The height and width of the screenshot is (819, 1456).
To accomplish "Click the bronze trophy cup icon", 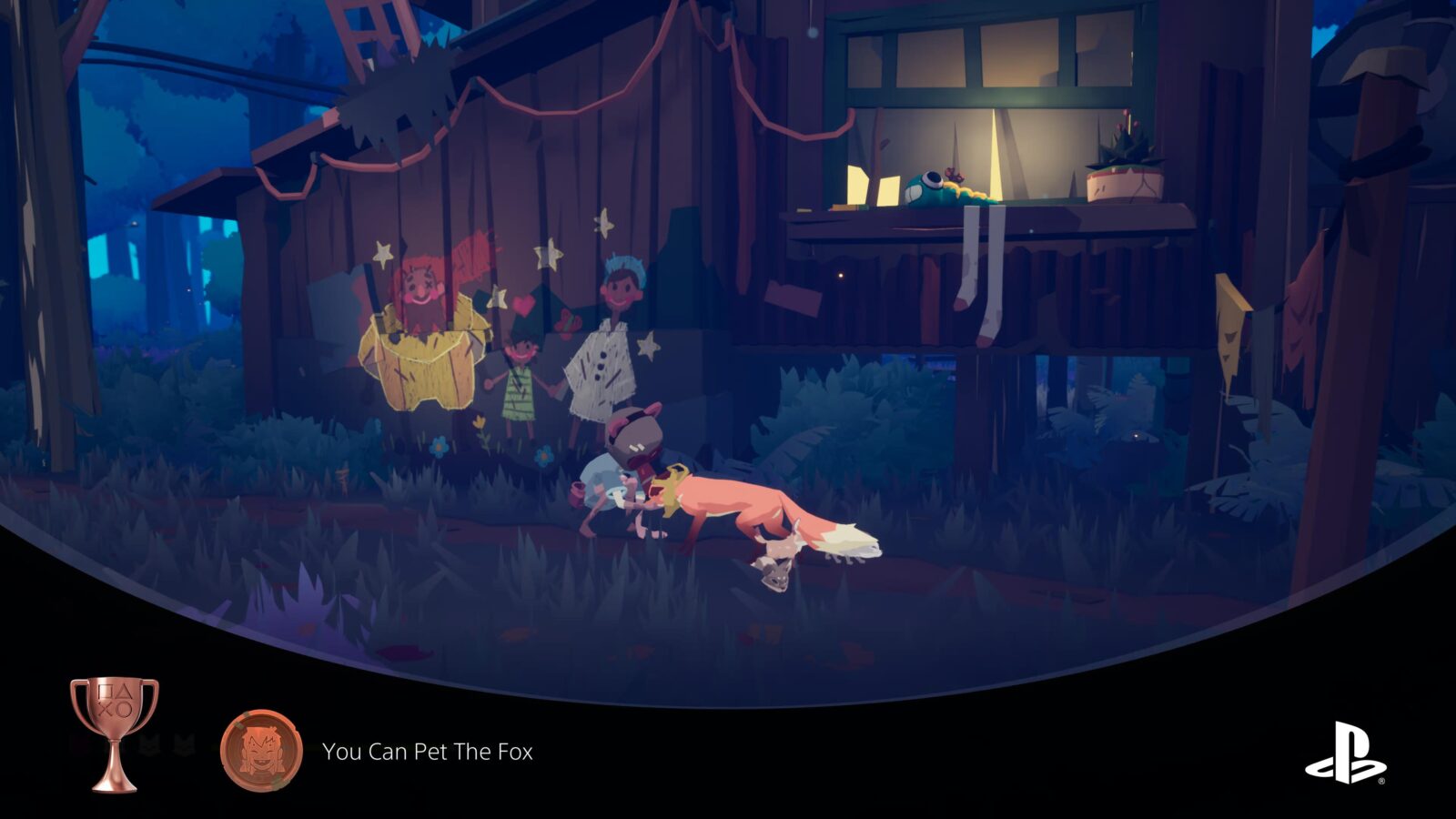I will (115, 733).
